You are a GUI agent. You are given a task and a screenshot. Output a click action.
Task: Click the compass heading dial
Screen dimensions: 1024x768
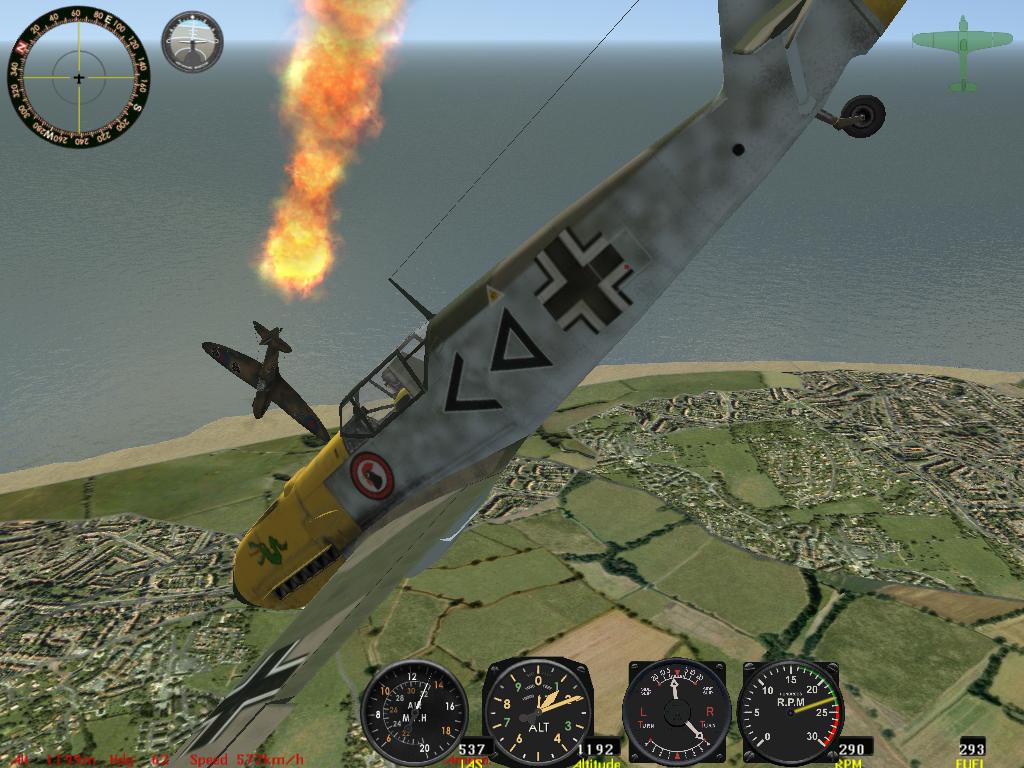79,77
